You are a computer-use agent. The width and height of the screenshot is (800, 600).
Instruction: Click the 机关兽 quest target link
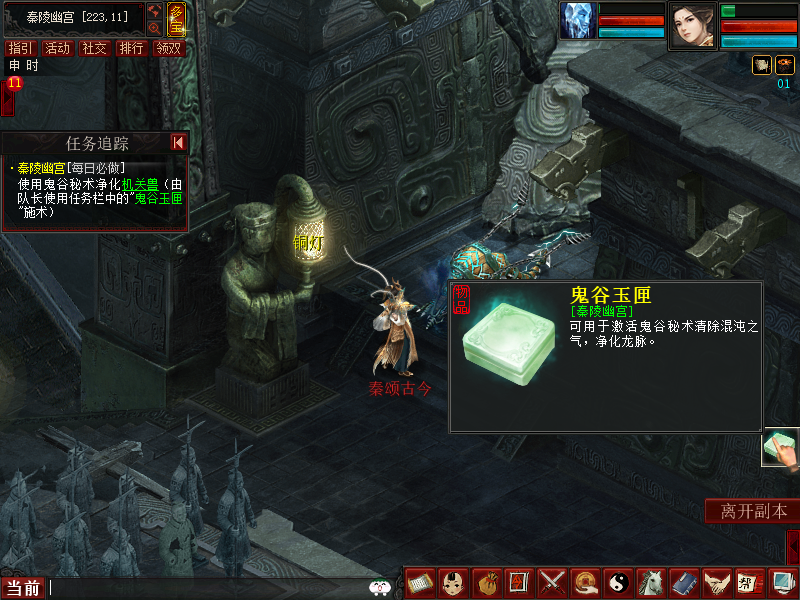(x=139, y=184)
